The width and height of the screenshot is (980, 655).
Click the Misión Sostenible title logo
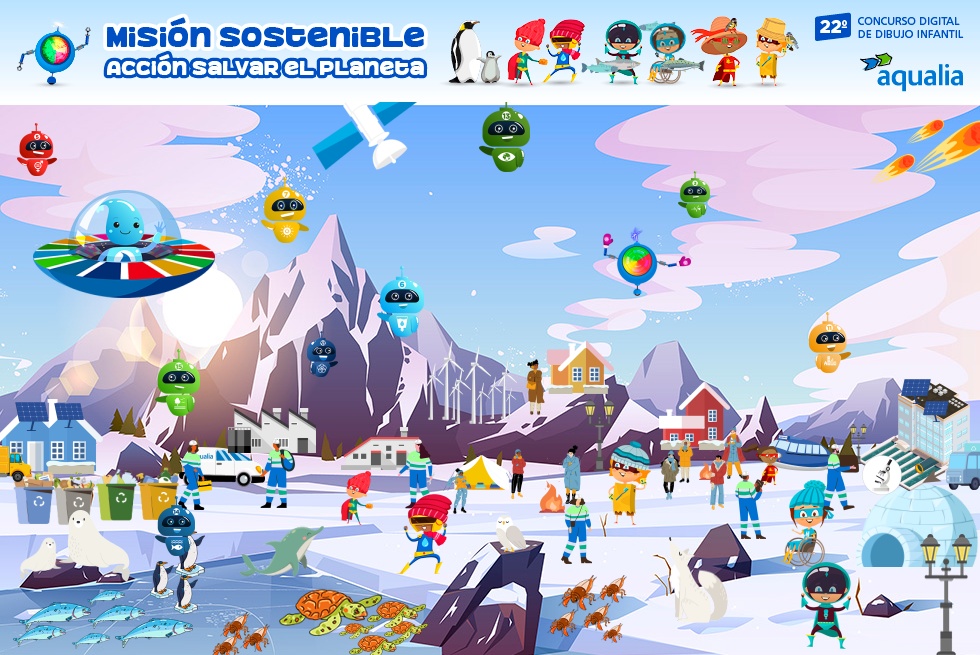click(x=266, y=51)
